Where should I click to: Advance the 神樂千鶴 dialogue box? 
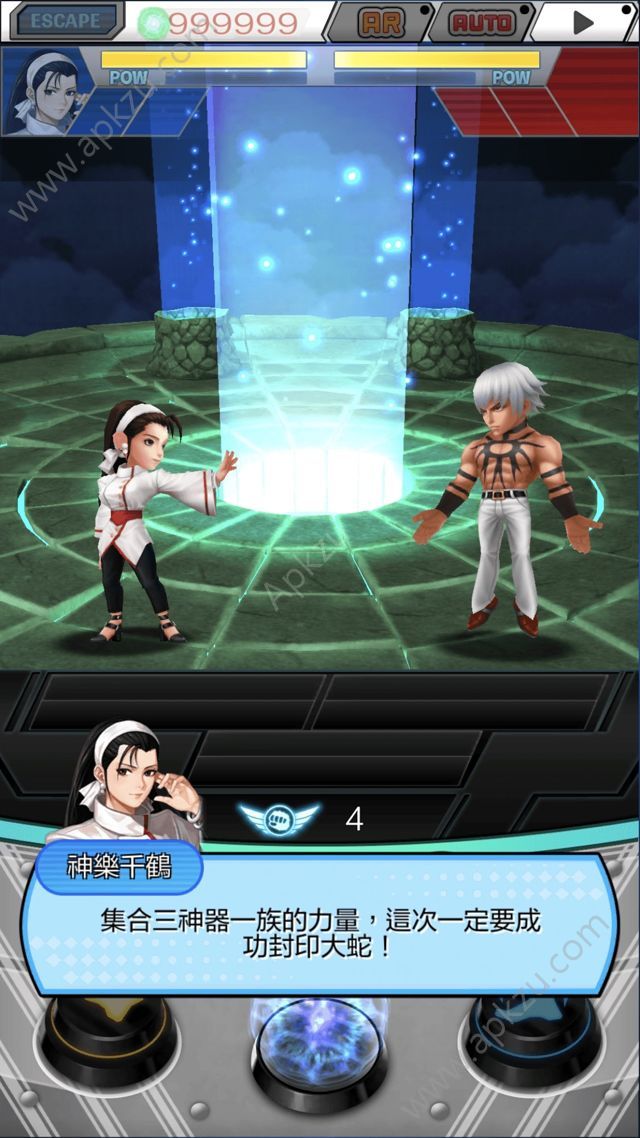pos(320,932)
